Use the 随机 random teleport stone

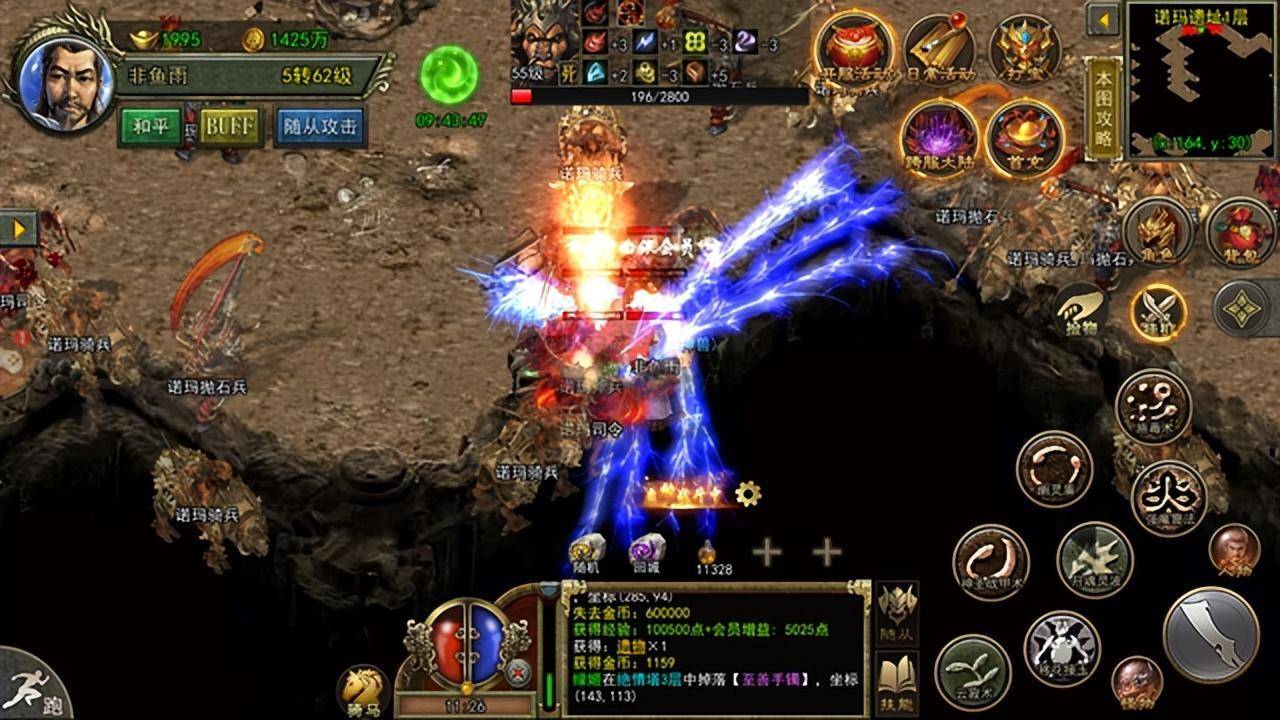(588, 552)
